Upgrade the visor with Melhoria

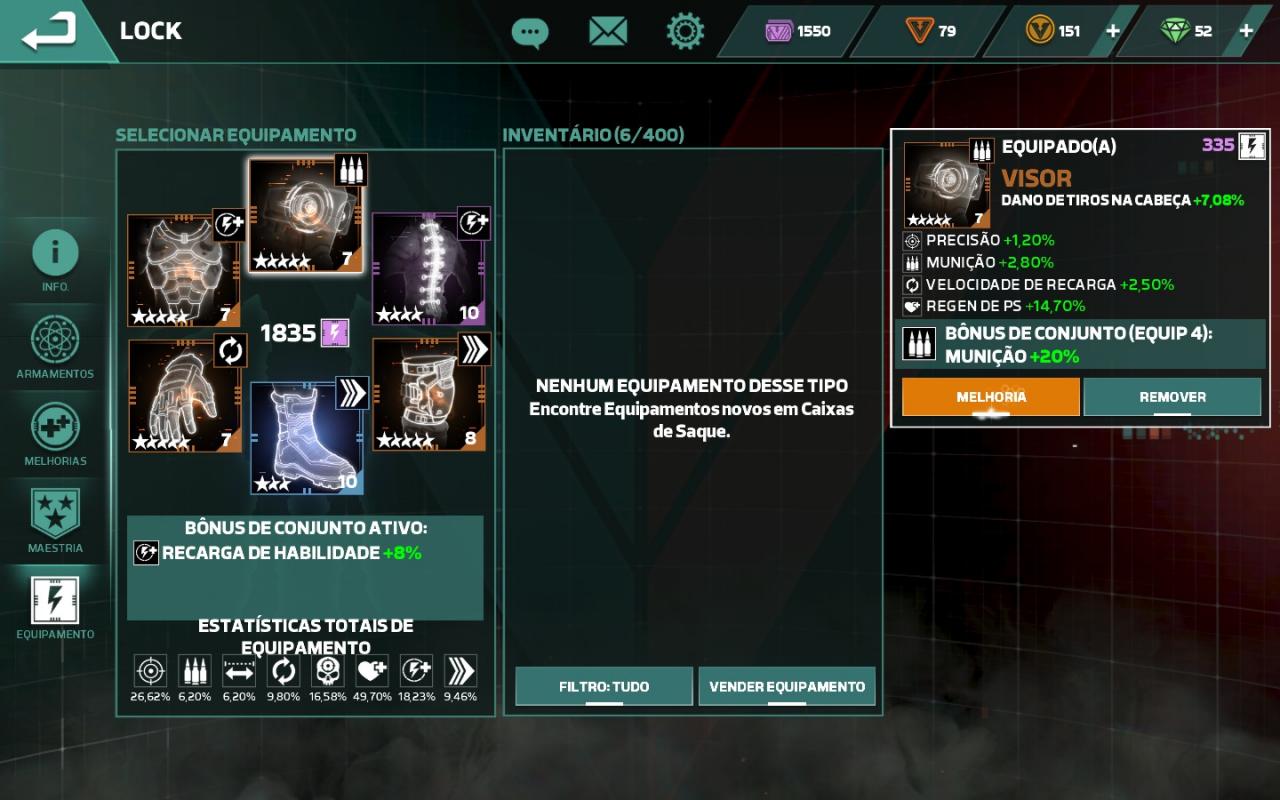click(990, 397)
